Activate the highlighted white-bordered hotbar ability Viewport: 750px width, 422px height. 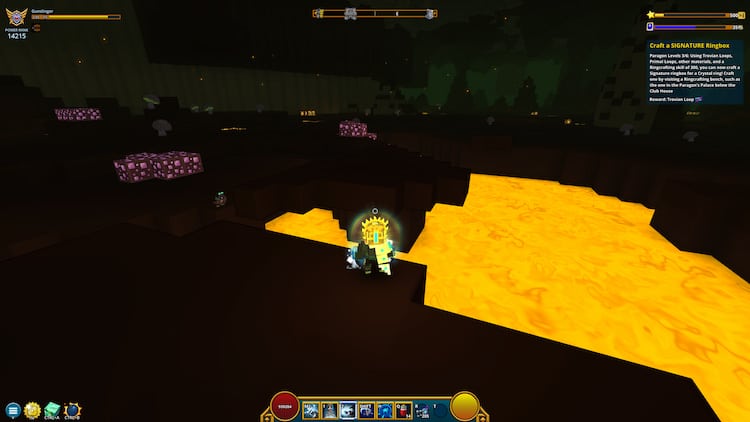(348, 409)
